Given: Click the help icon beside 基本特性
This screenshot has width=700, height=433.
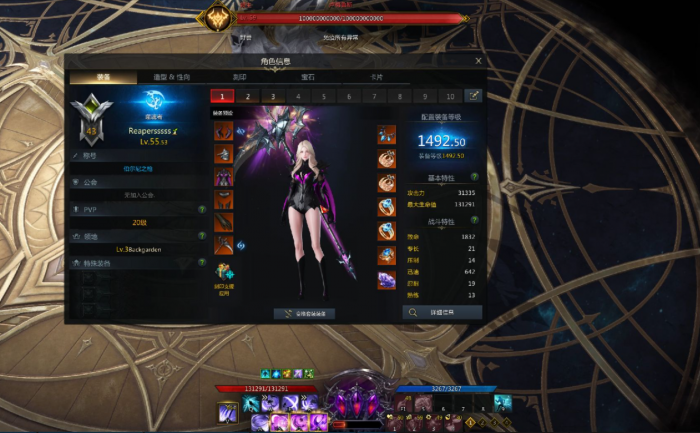Looking at the screenshot, I should pyautogui.click(x=472, y=178).
